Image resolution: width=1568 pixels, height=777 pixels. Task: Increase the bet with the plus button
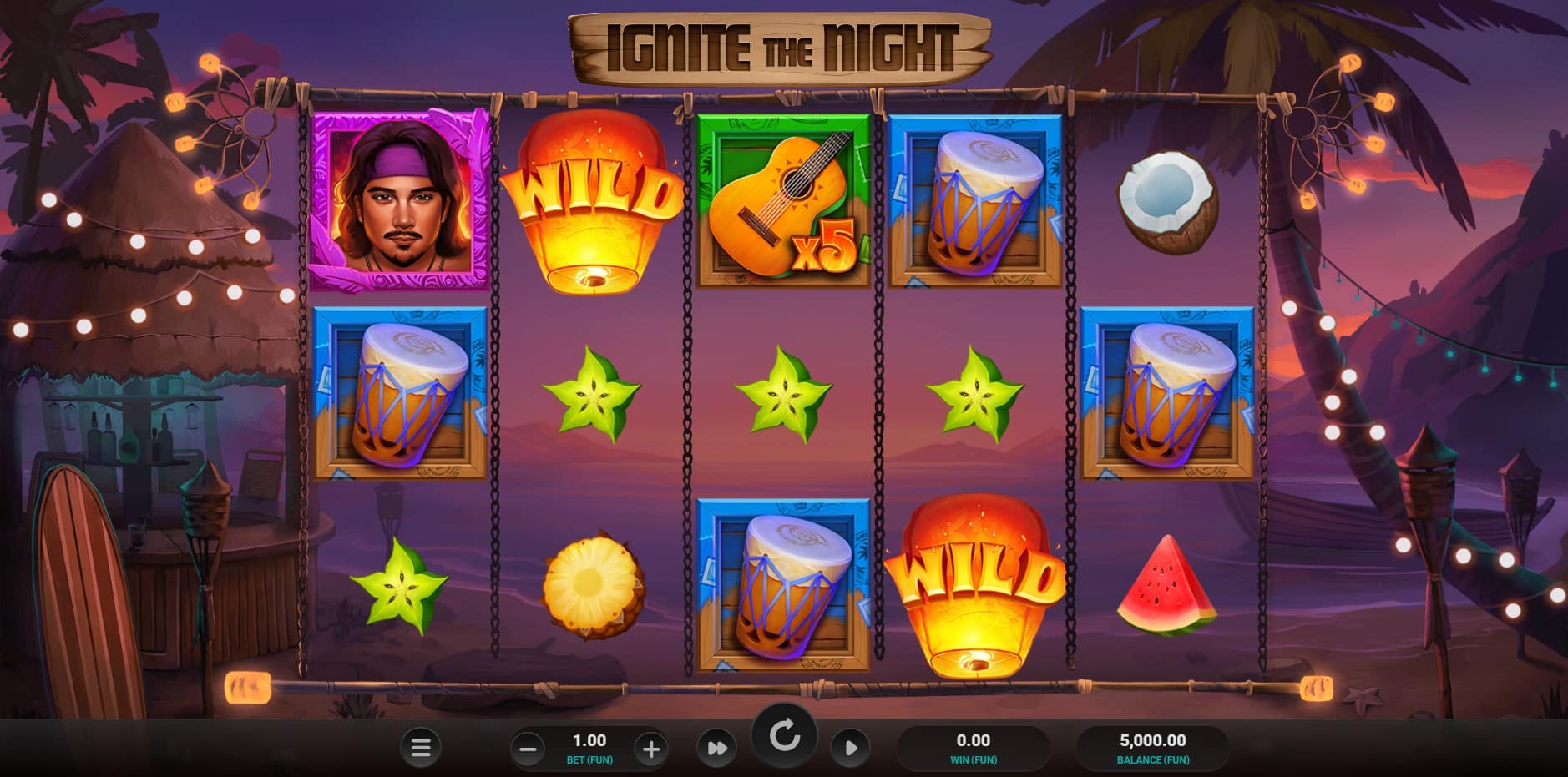[x=650, y=749]
